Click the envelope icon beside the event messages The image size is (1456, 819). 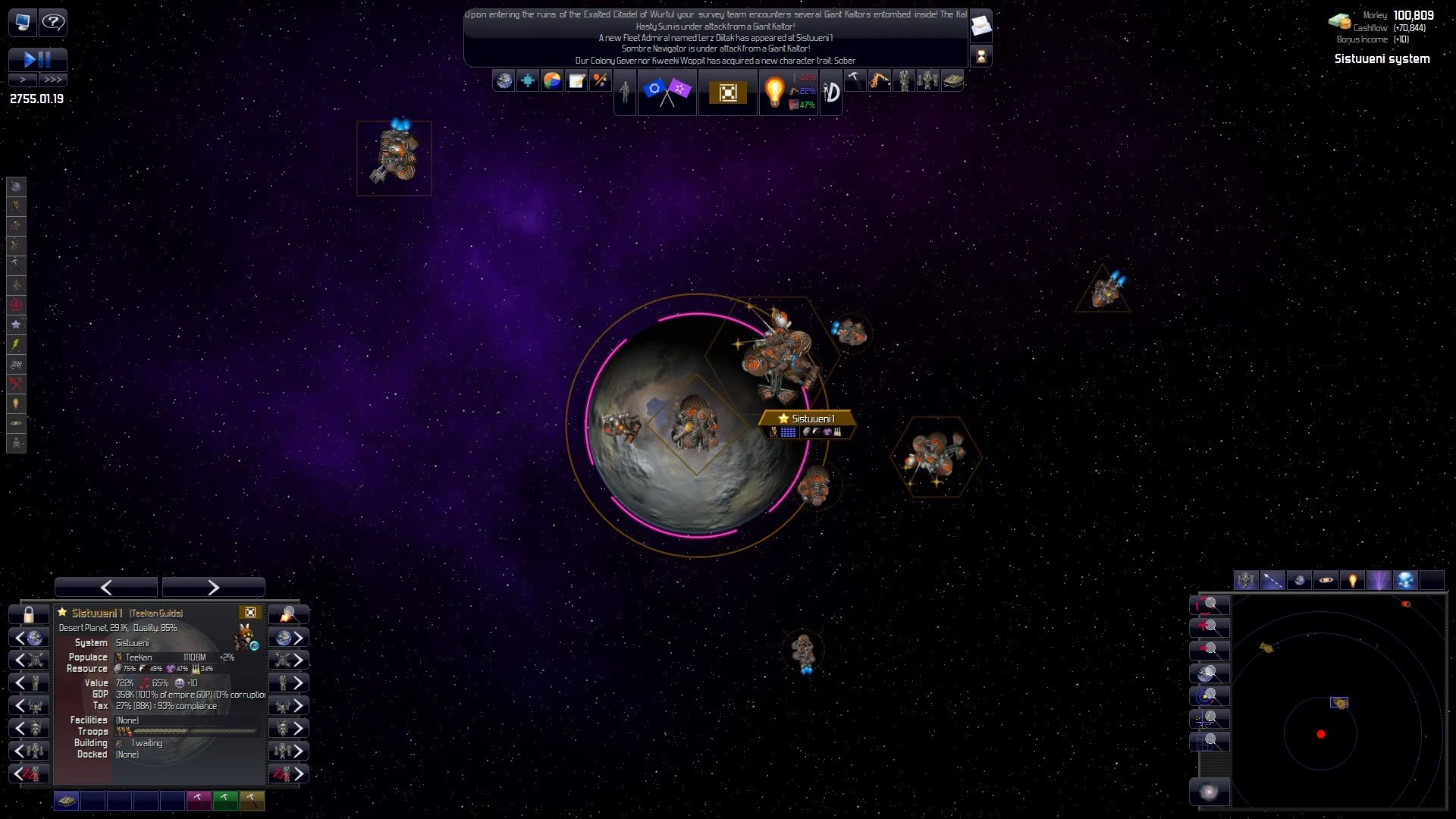981,25
